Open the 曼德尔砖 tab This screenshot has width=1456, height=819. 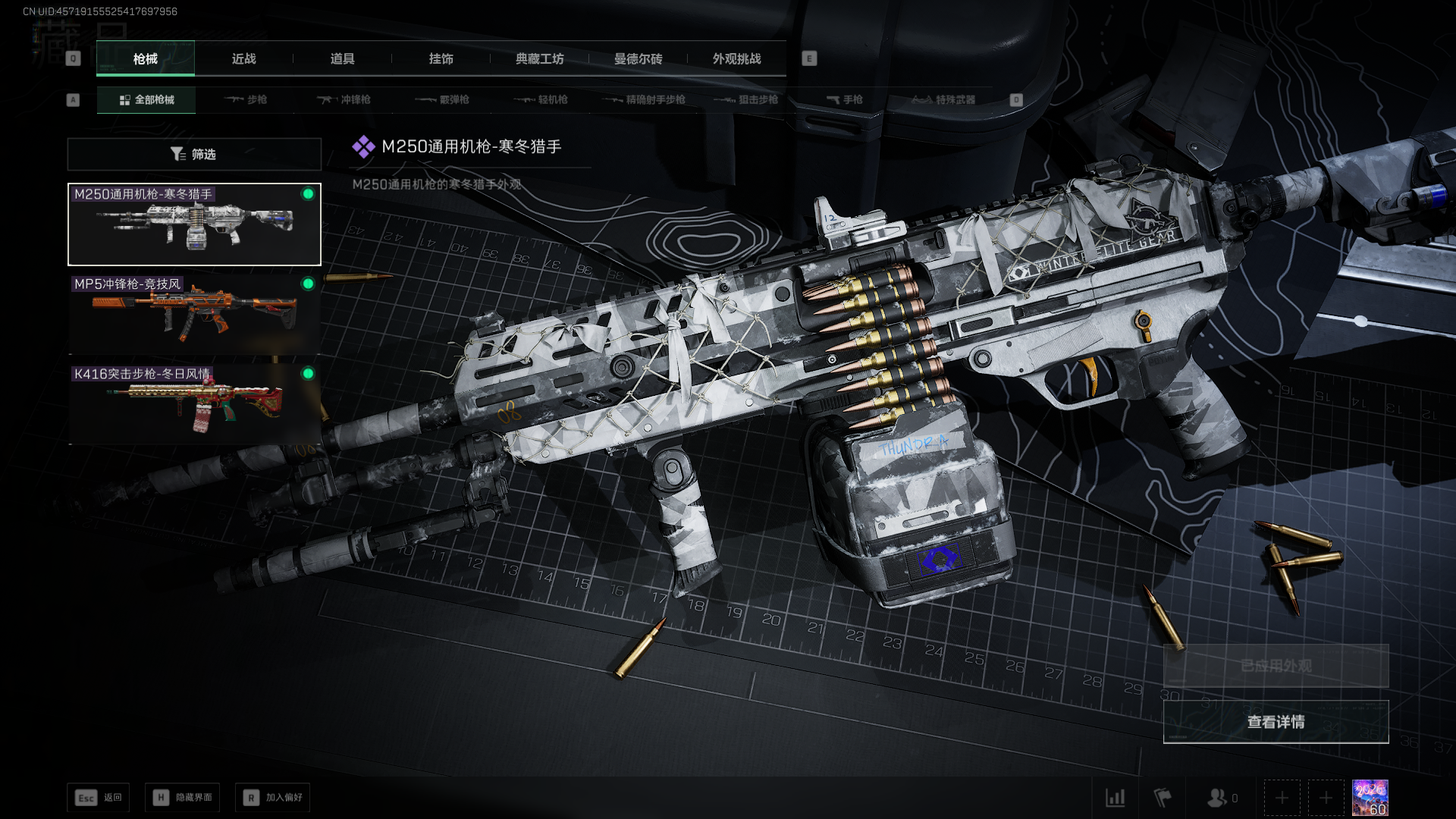pyautogui.click(x=638, y=58)
